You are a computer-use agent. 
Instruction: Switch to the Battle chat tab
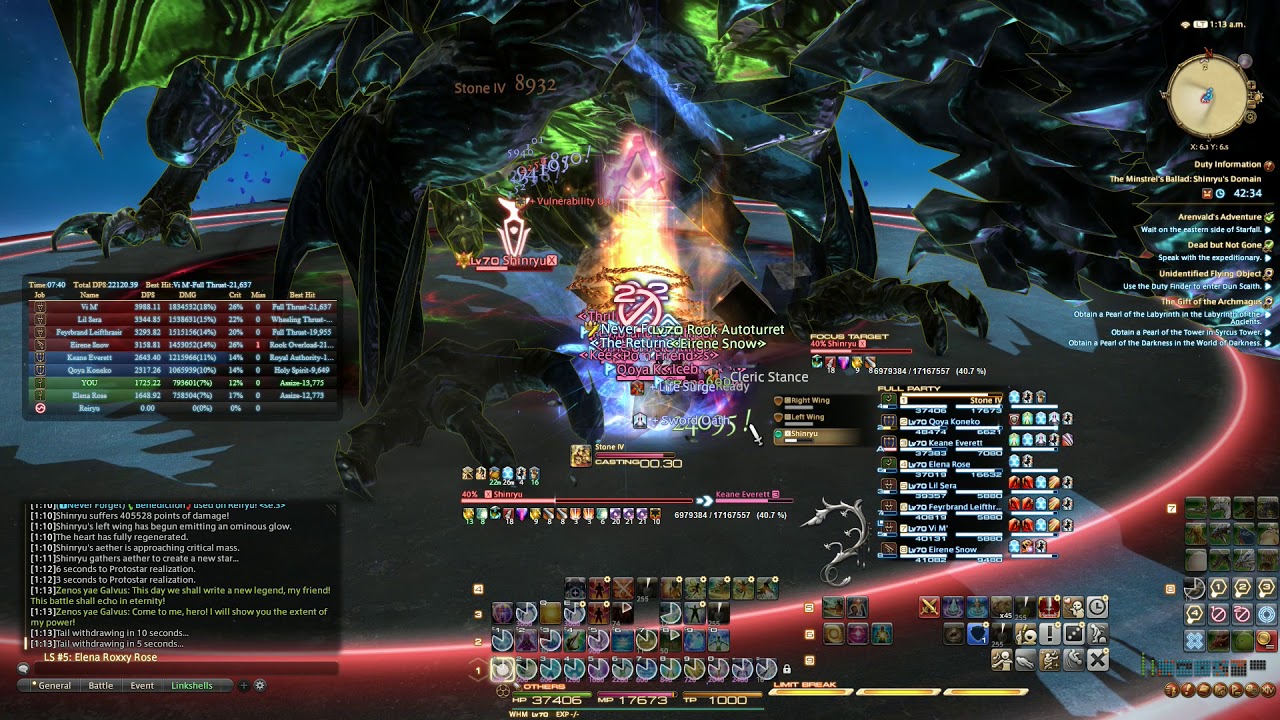tap(101, 685)
